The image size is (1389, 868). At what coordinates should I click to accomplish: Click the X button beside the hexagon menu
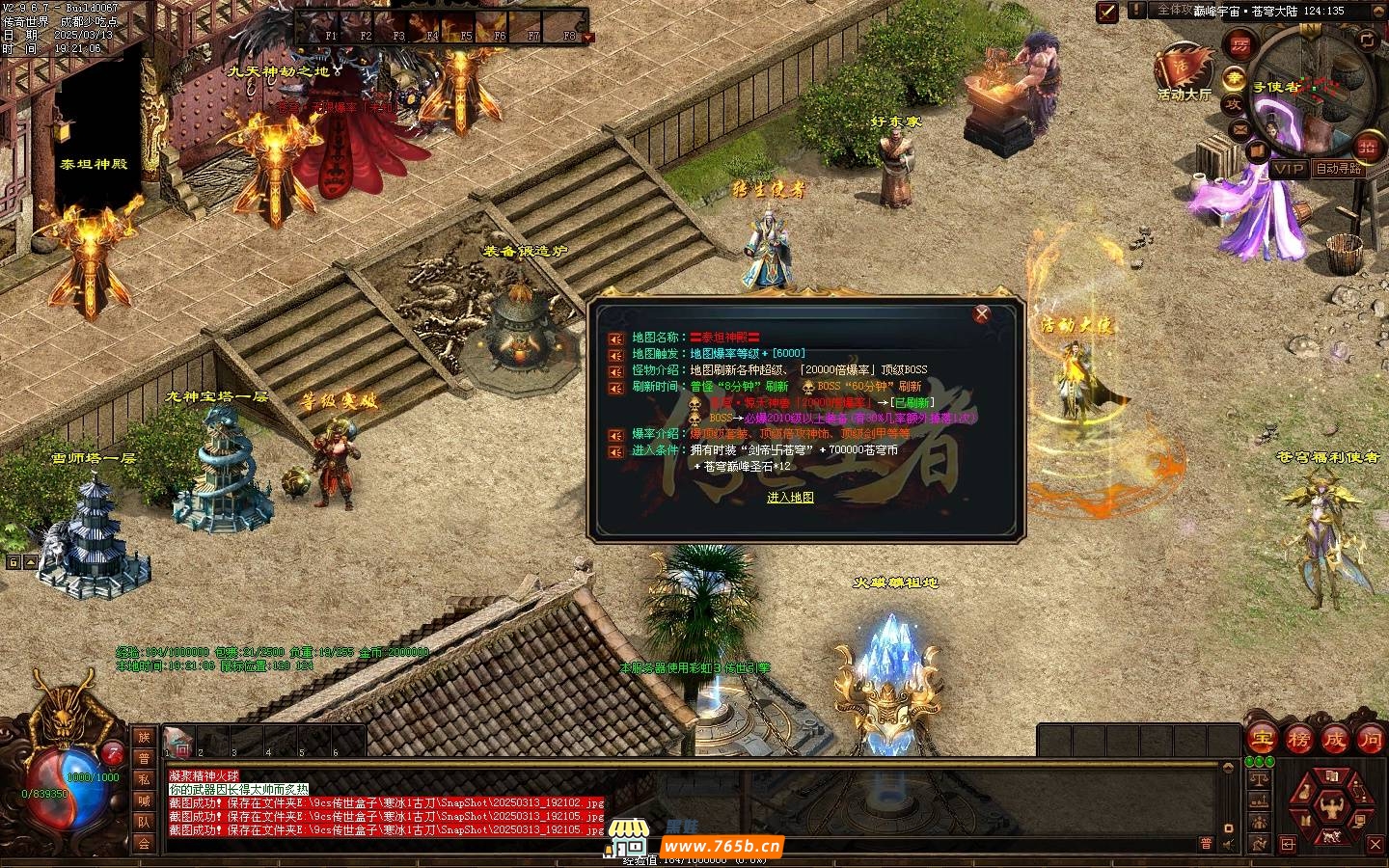(x=1376, y=844)
